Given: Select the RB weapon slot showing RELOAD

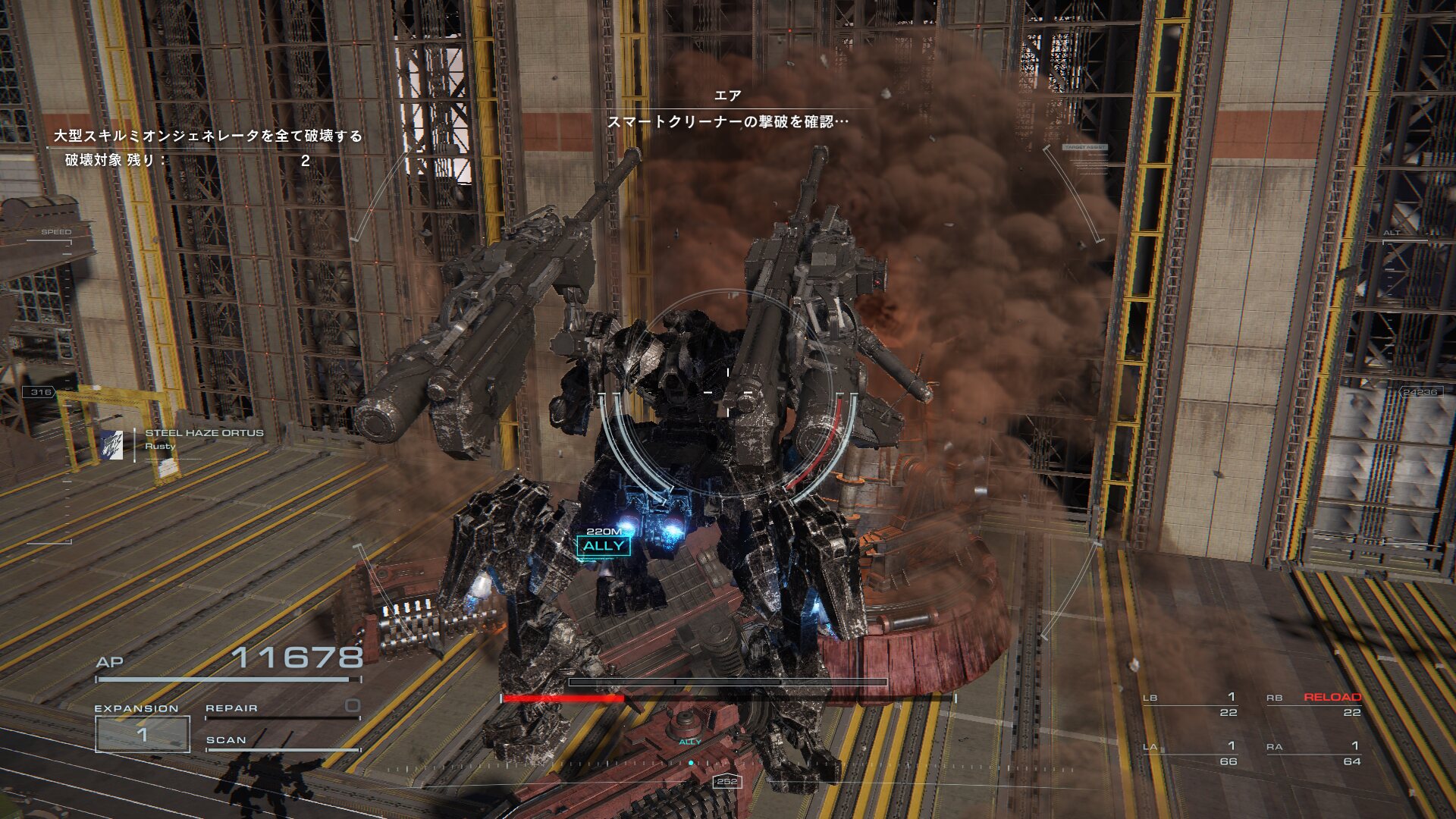Looking at the screenshot, I should [x=1313, y=704].
